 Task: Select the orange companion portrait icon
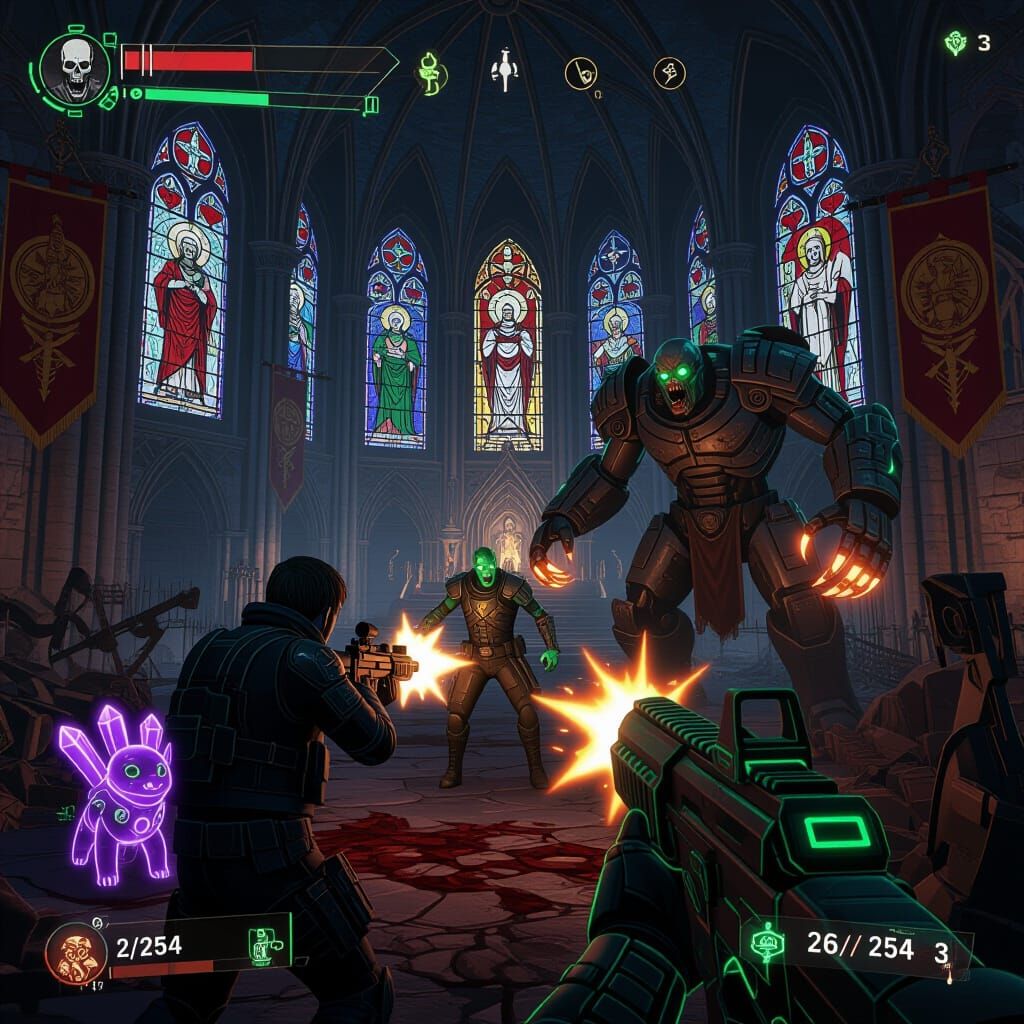tap(77, 953)
